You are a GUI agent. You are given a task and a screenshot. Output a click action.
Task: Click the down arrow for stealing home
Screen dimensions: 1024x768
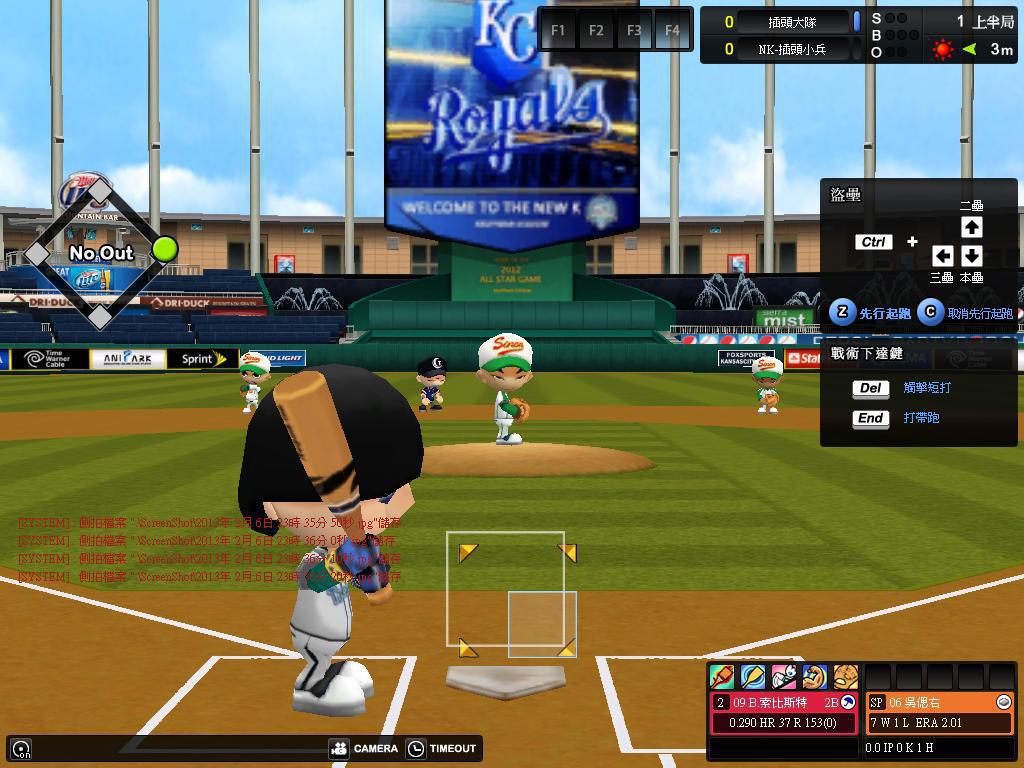[971, 256]
